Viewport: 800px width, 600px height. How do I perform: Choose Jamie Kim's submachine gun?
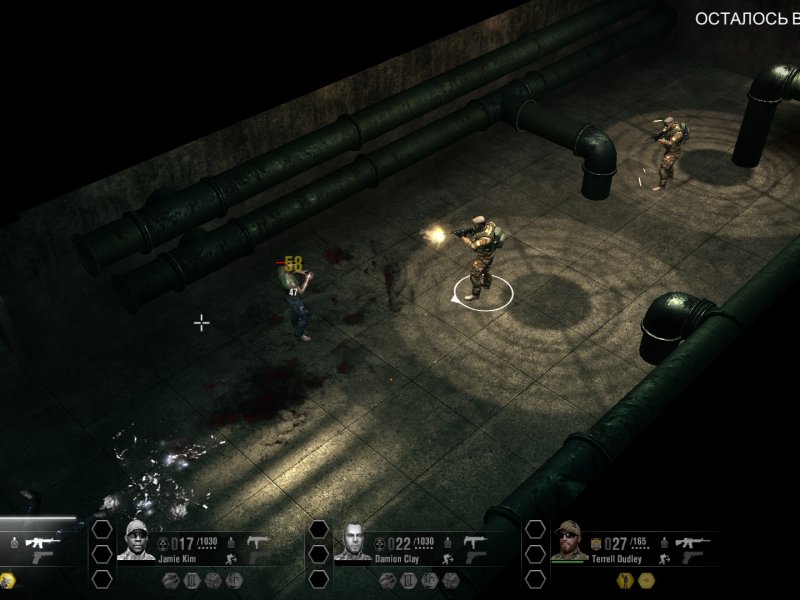coord(257,541)
